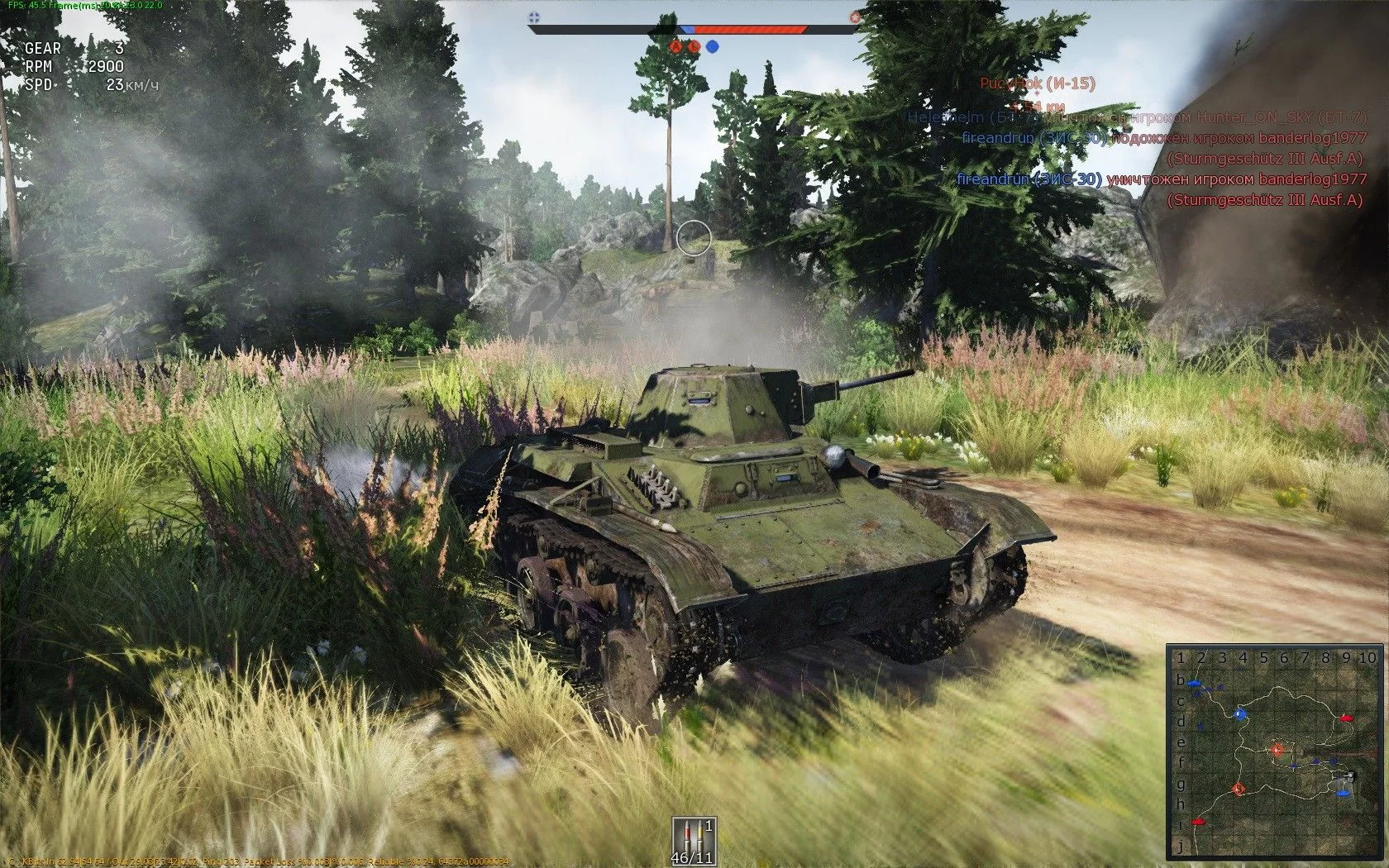Click the blue crosshair team icon
The image size is (1389, 868).
534,17
